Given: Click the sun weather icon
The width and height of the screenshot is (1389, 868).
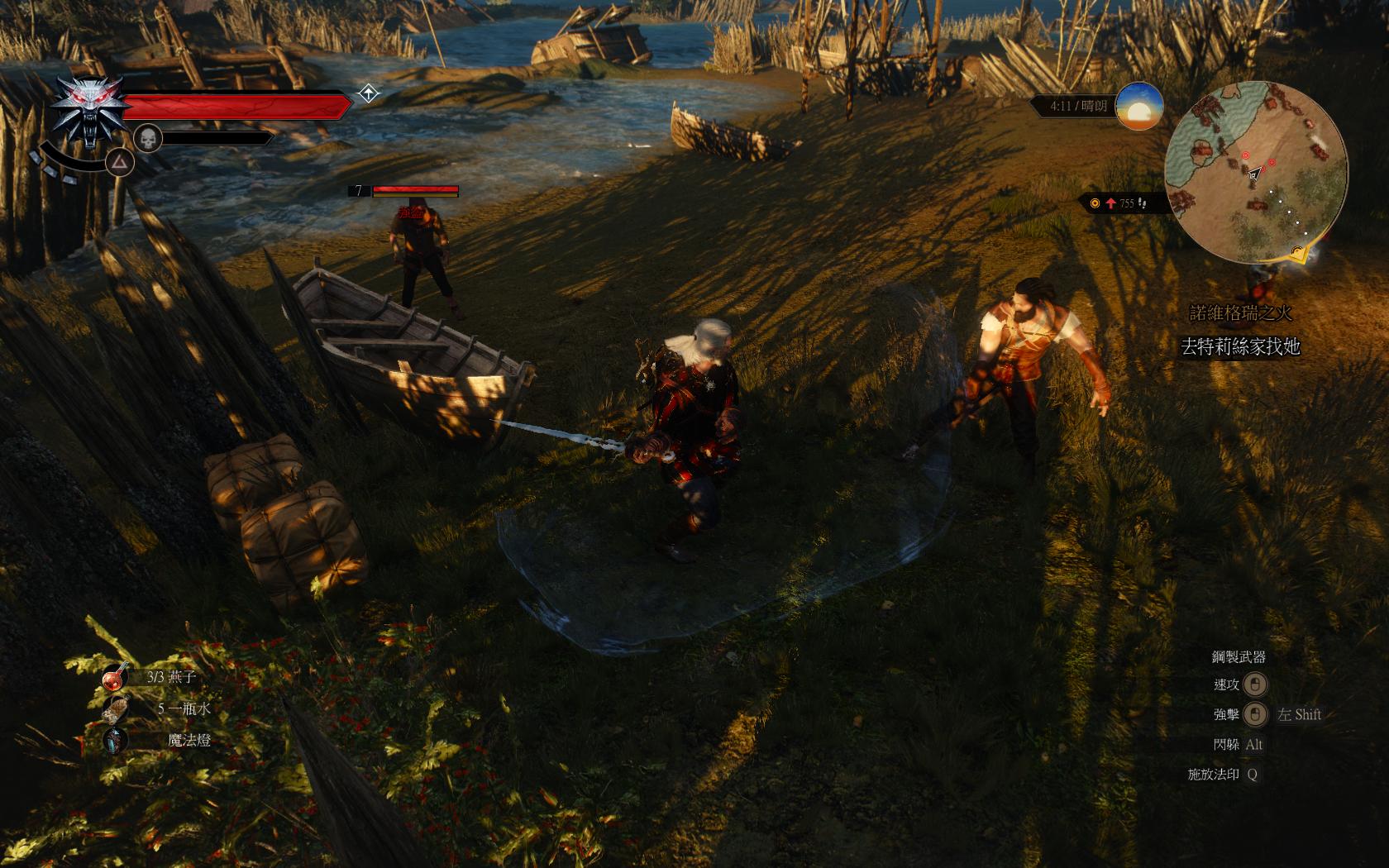Looking at the screenshot, I should point(1139,106).
